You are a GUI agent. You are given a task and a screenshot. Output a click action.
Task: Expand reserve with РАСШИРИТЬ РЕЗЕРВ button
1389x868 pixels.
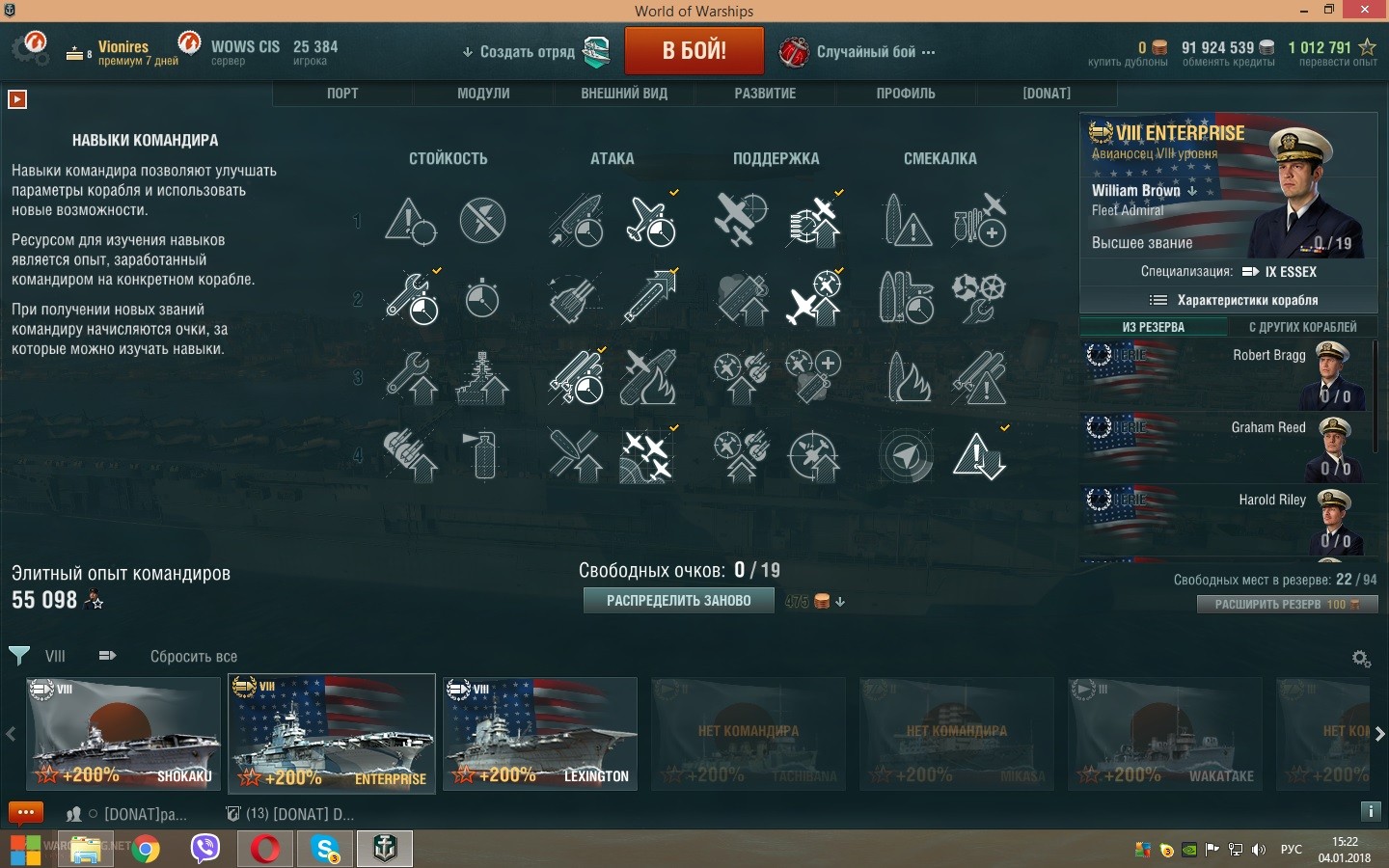(1287, 605)
